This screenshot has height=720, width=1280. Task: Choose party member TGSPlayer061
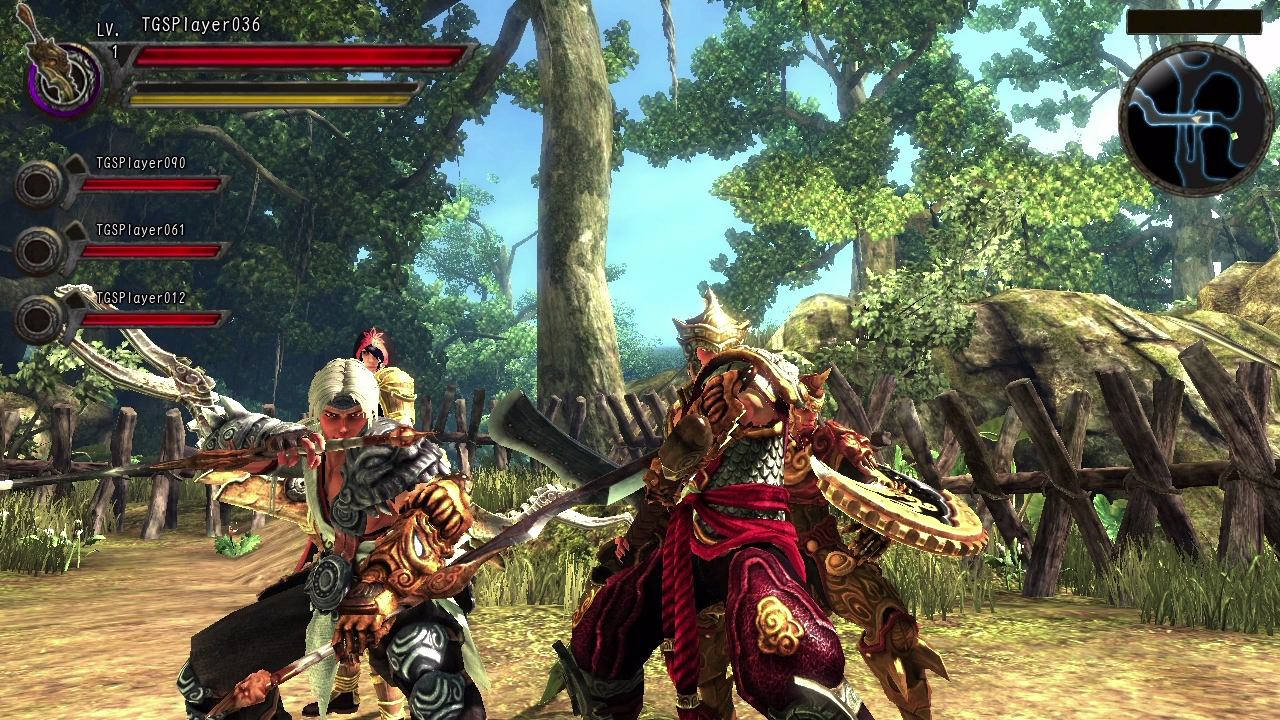tap(140, 230)
